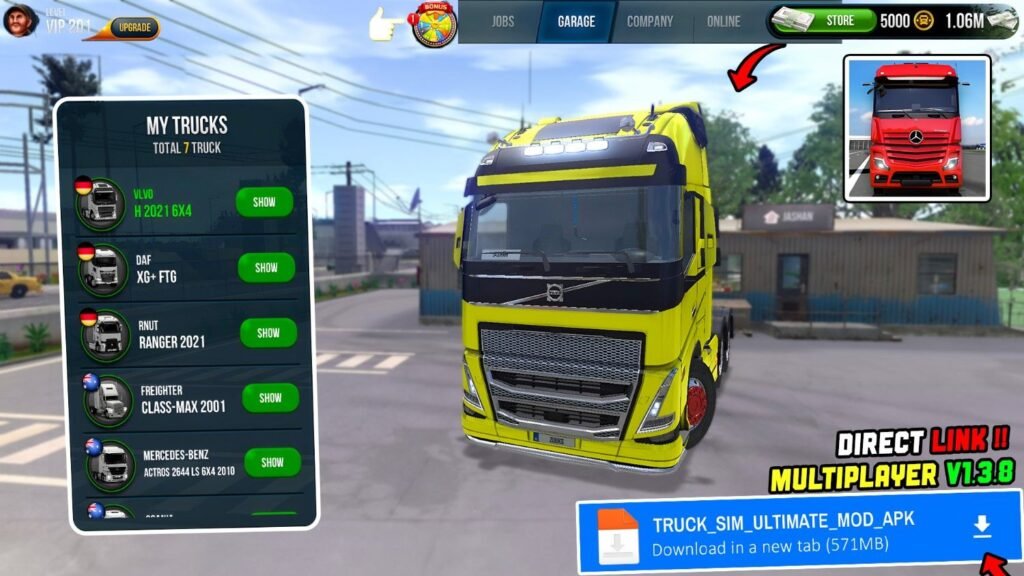The height and width of the screenshot is (576, 1024).
Task: Show the Class-Max 2001 truck
Action: (x=270, y=398)
